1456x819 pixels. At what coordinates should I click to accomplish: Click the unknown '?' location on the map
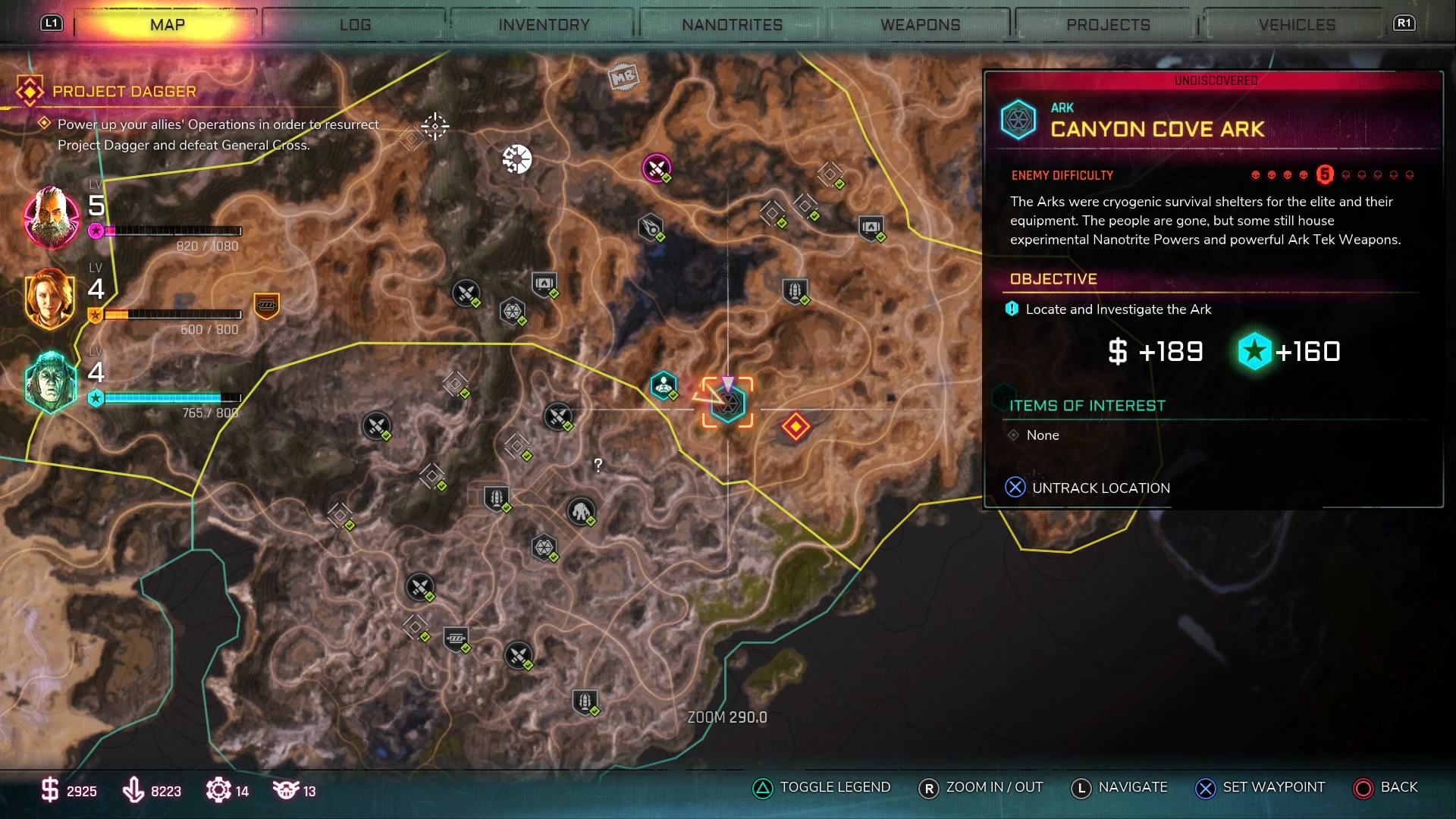point(598,466)
